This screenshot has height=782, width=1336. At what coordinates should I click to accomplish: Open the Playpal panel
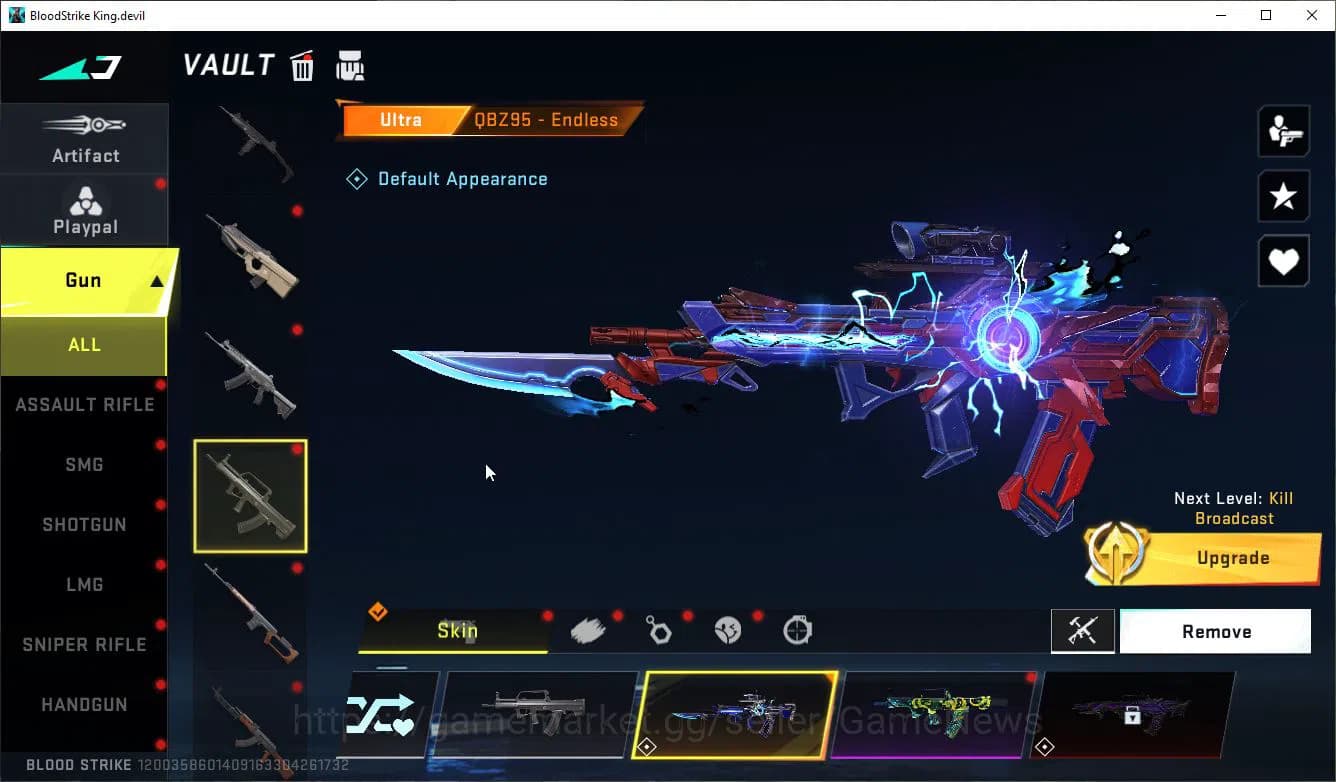pyautogui.click(x=85, y=210)
